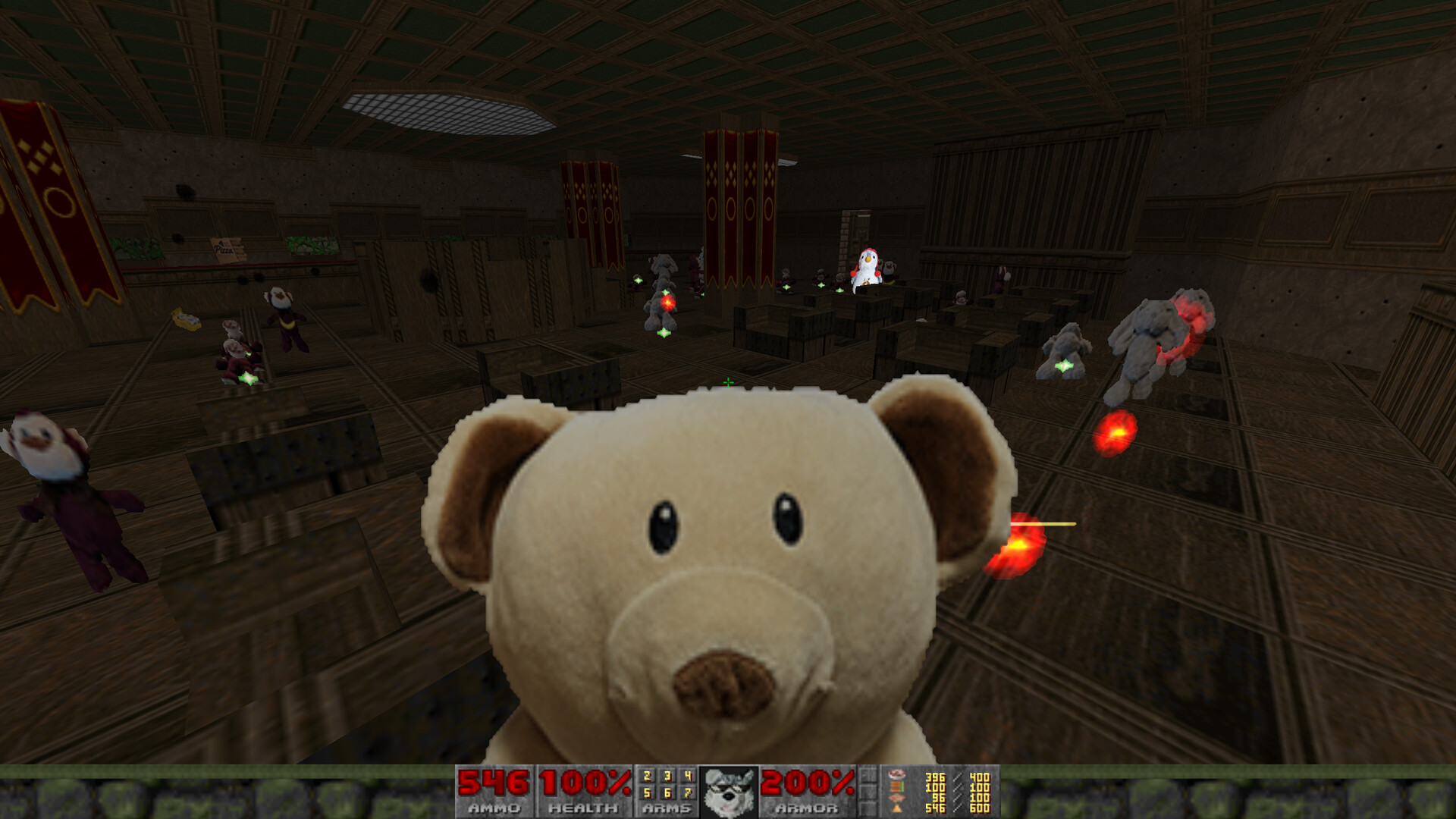The width and height of the screenshot is (1456, 819).
Task: Click the green crosshair at screen center
Action: pyautogui.click(x=728, y=383)
